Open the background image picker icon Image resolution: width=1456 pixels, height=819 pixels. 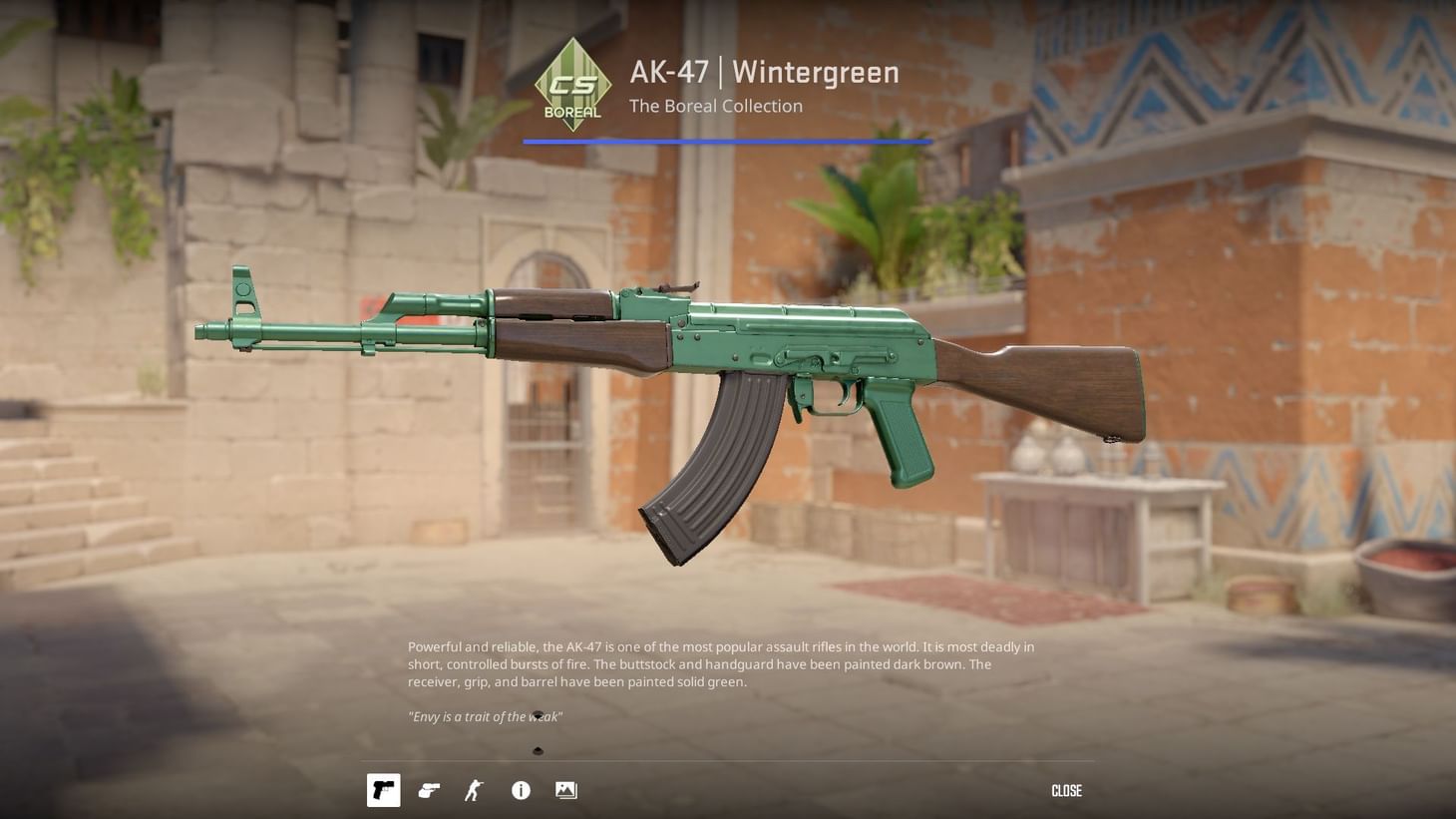[565, 790]
